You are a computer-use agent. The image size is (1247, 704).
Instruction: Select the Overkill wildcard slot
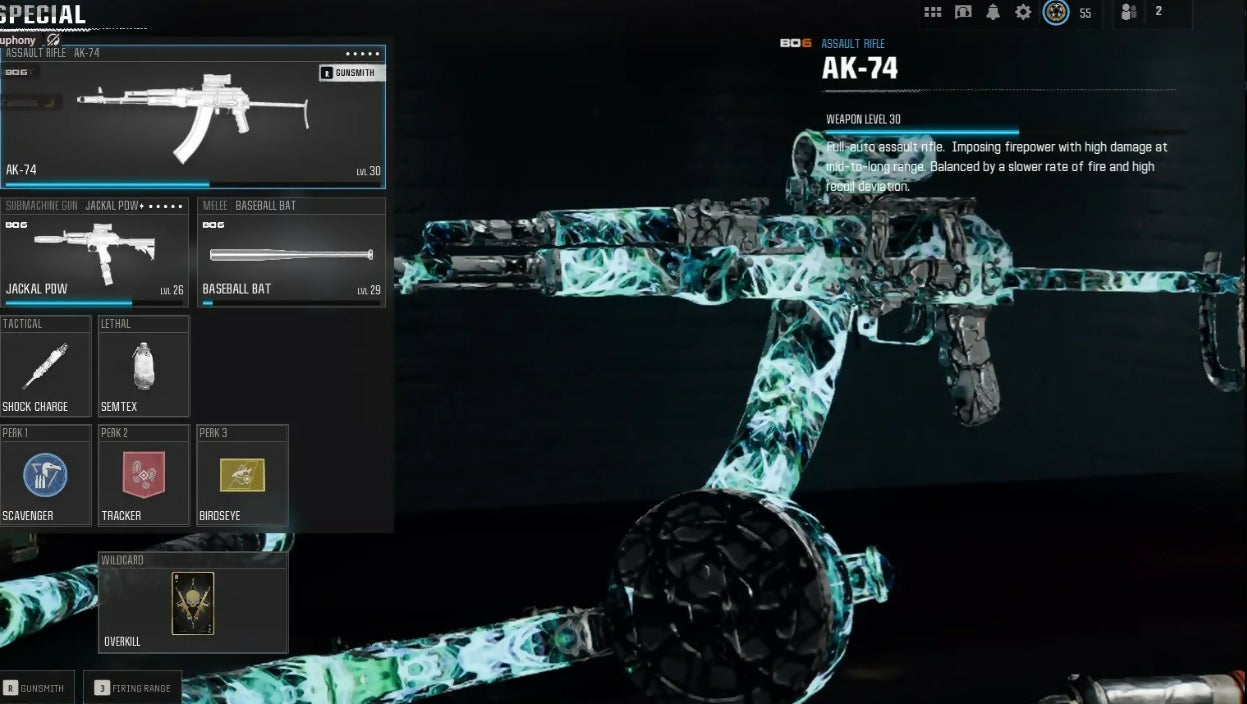(193, 603)
